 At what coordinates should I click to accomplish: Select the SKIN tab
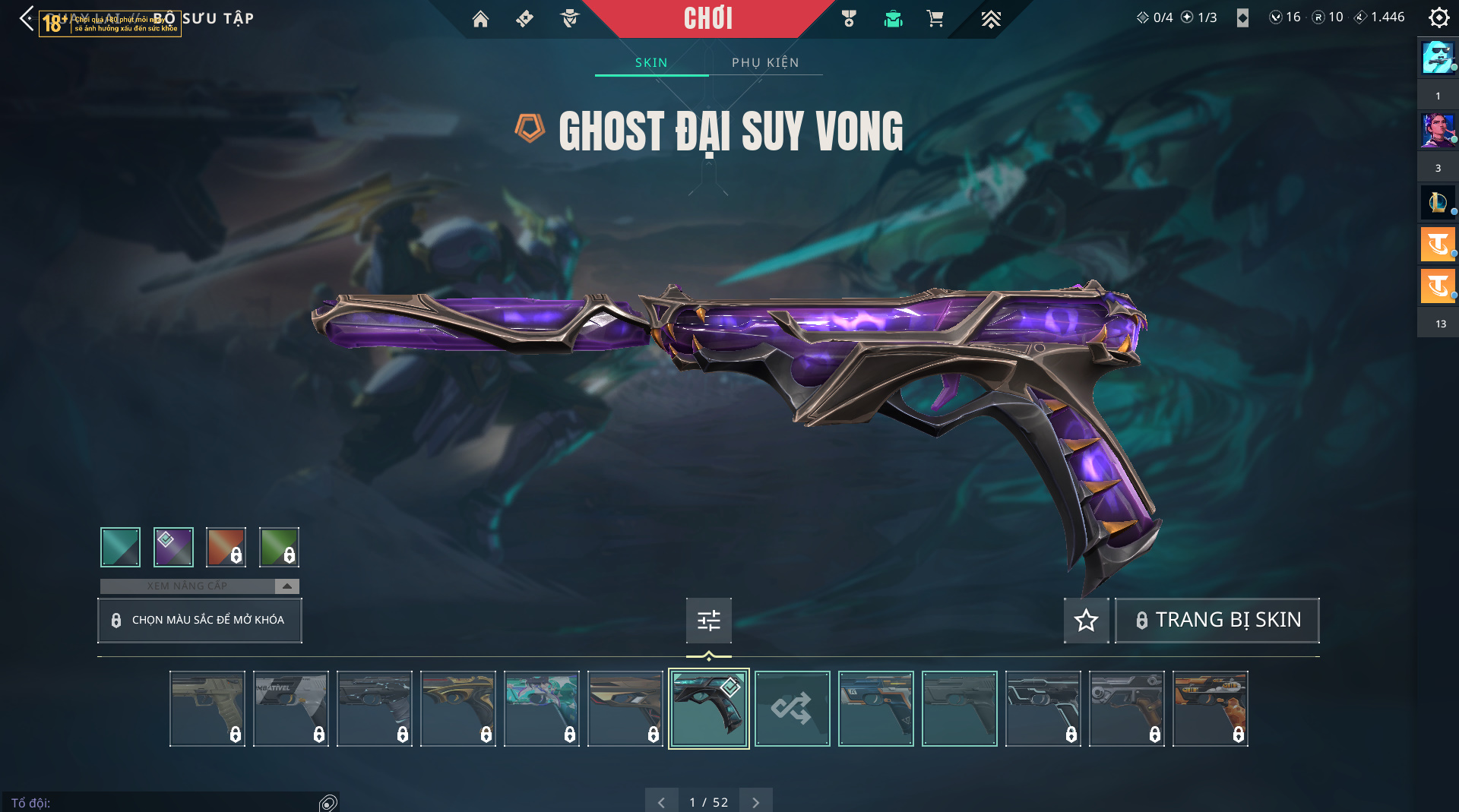(x=651, y=62)
